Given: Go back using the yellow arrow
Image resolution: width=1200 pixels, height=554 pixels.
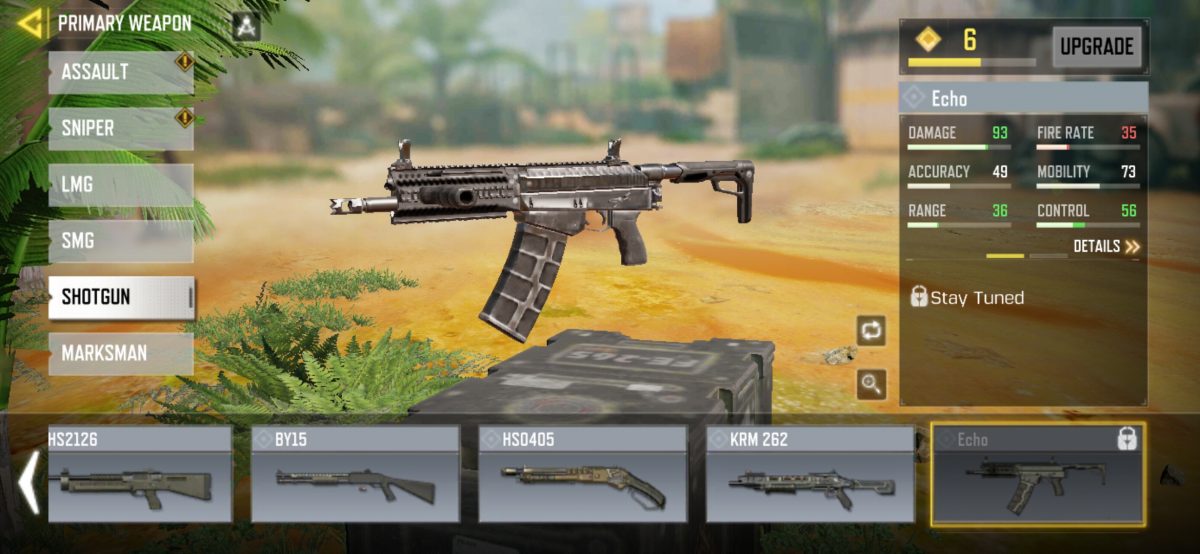Looking at the screenshot, I should [30, 23].
